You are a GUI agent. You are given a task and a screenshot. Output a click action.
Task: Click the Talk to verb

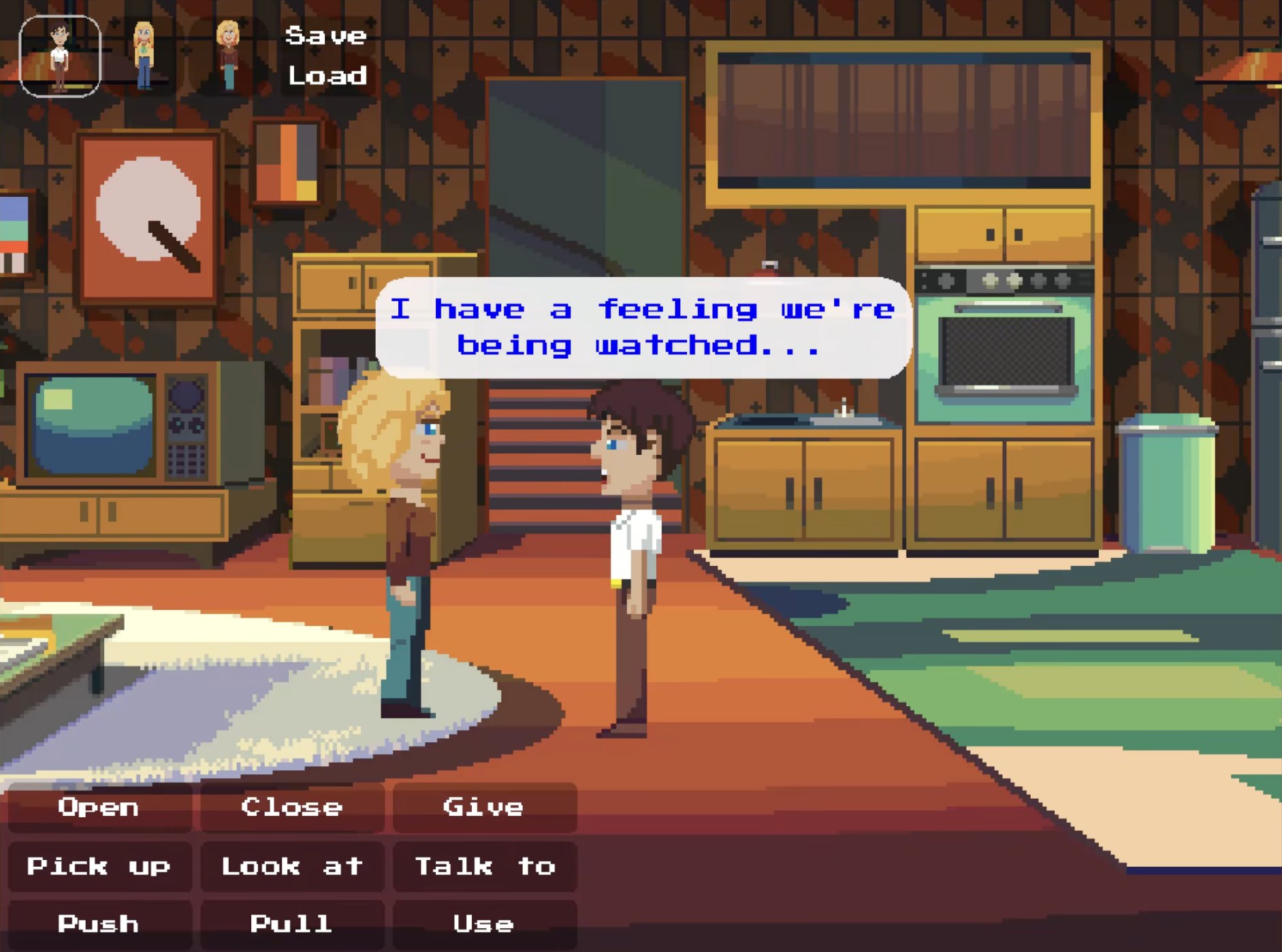click(x=484, y=866)
